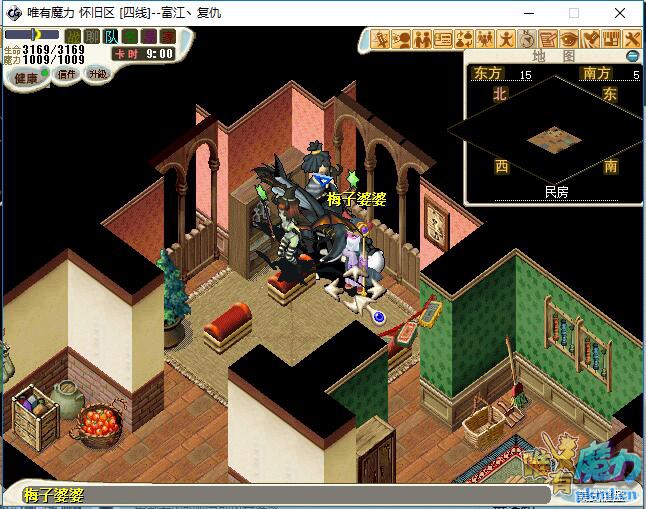Click the 升級 level-up button
This screenshot has height=509, width=646.
[97, 74]
